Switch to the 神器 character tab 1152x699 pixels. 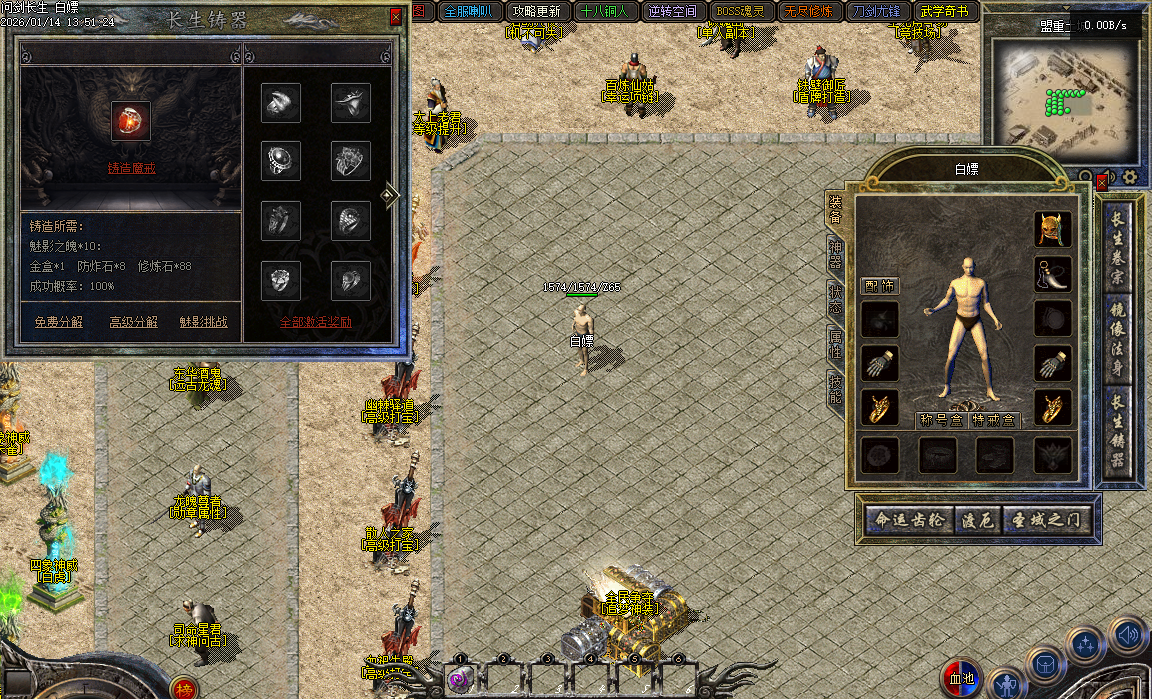tap(834, 255)
